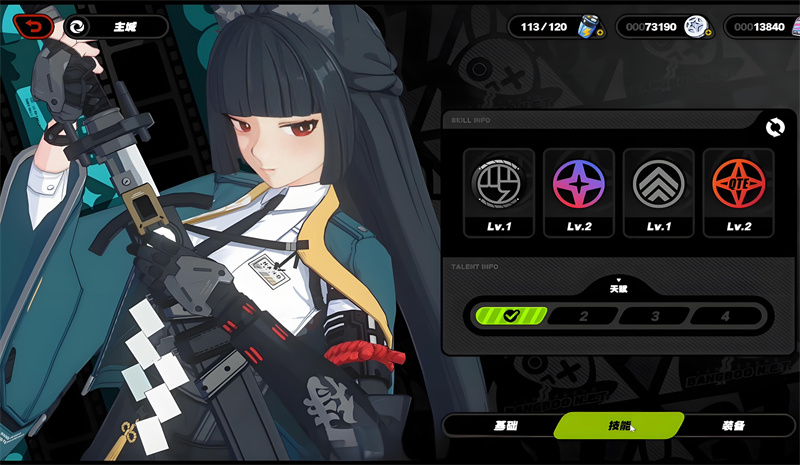Select talent slot 4
Screen dimensions: 800x465
click(x=727, y=316)
